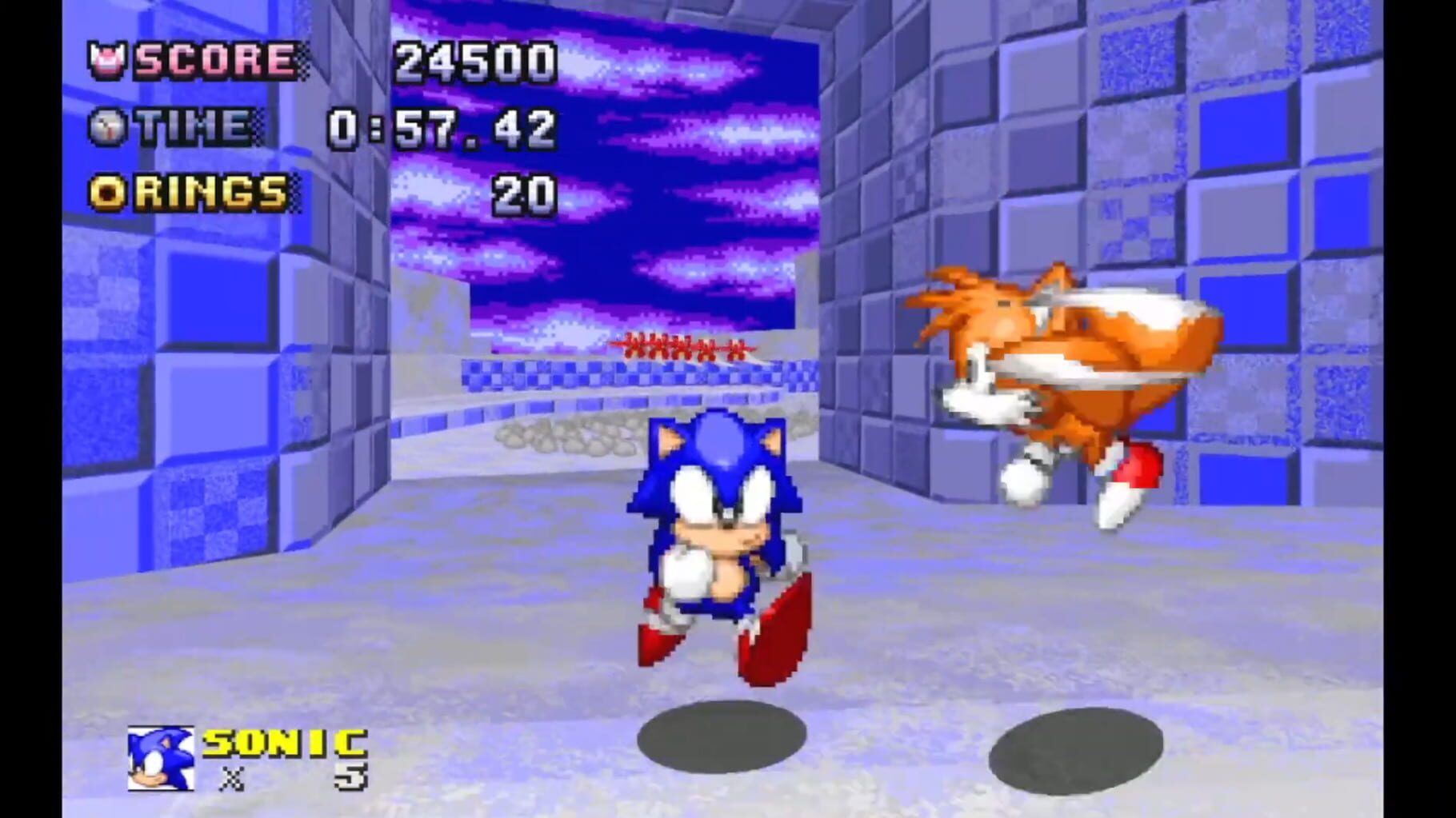Viewport: 1456px width, 818px height.
Task: Select the RINGS row in the HUD
Action: [x=320, y=192]
